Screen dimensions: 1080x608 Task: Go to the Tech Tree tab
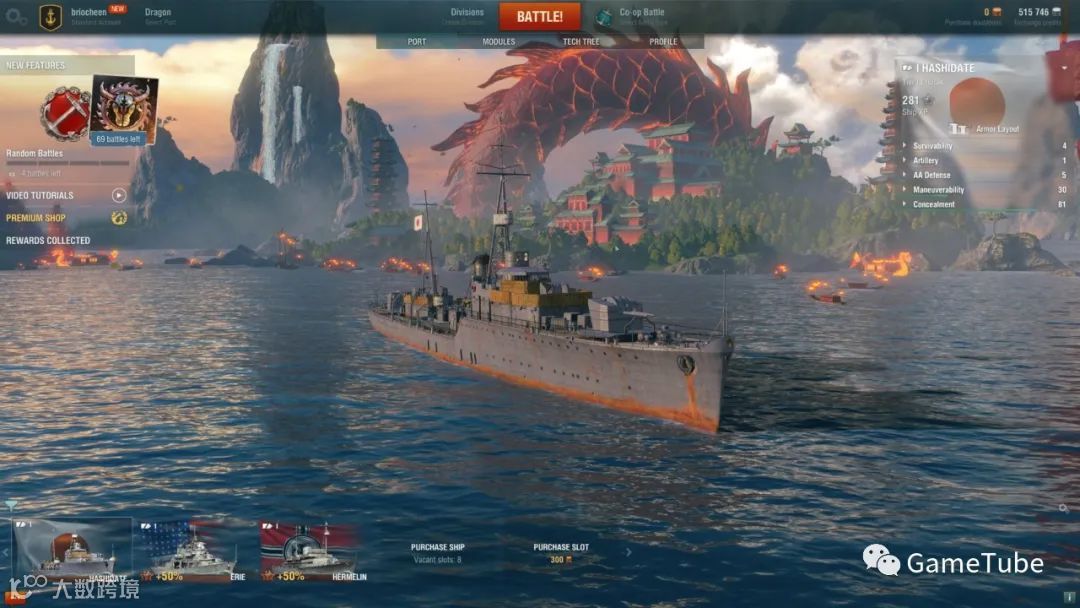pos(581,42)
